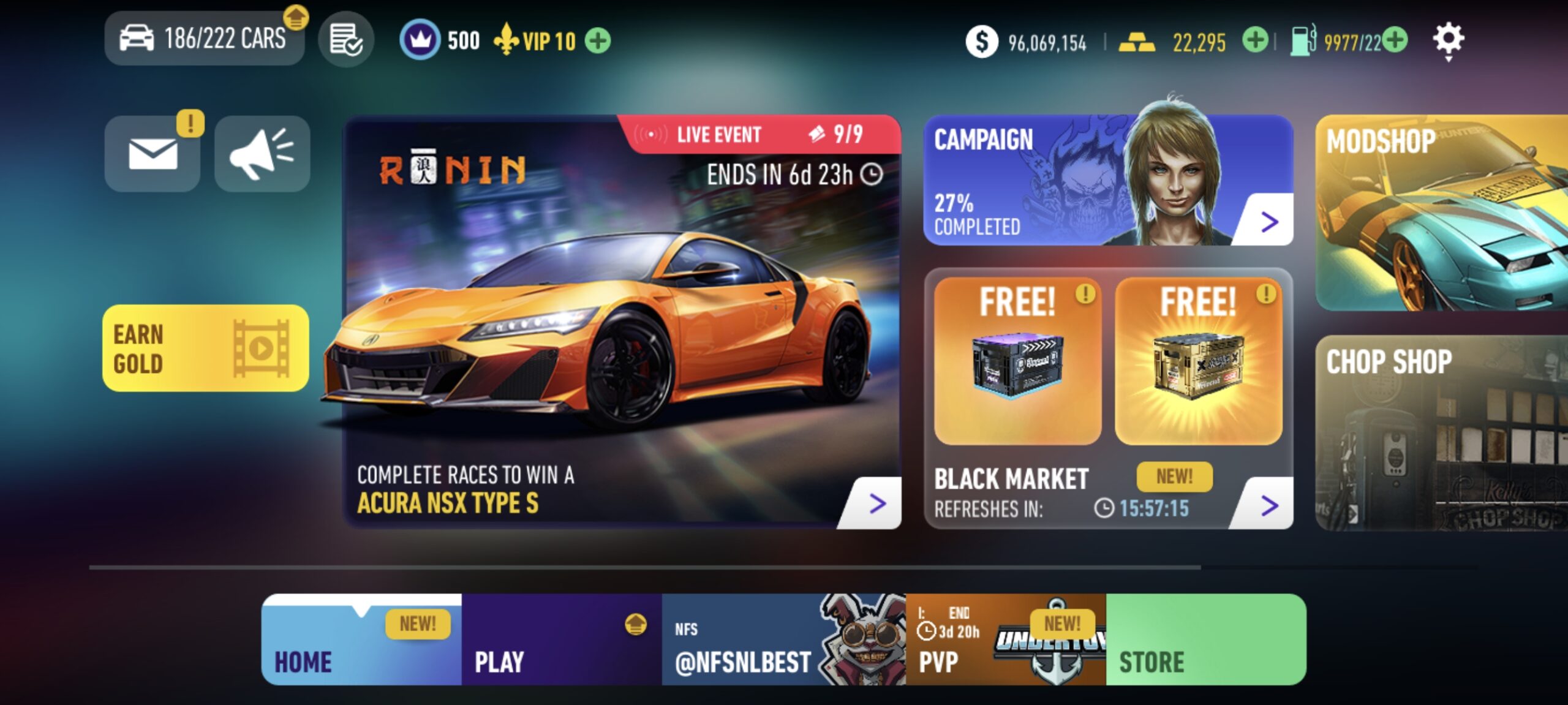Viewport: 1568px width, 705px height.
Task: Open the mail inbox
Action: coord(153,153)
